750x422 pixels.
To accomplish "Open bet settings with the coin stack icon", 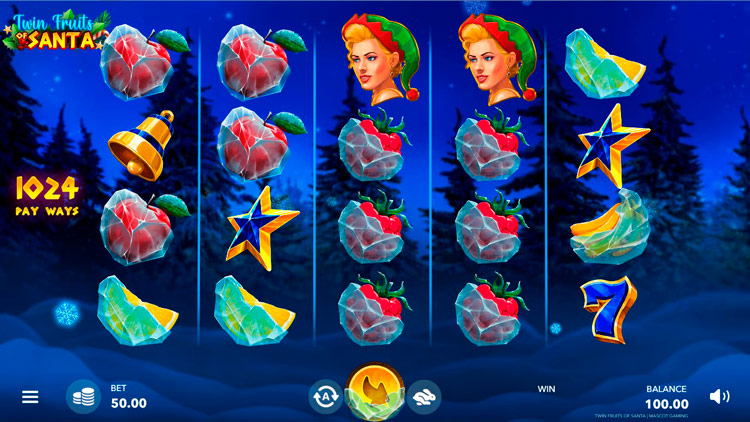I will click(x=83, y=397).
